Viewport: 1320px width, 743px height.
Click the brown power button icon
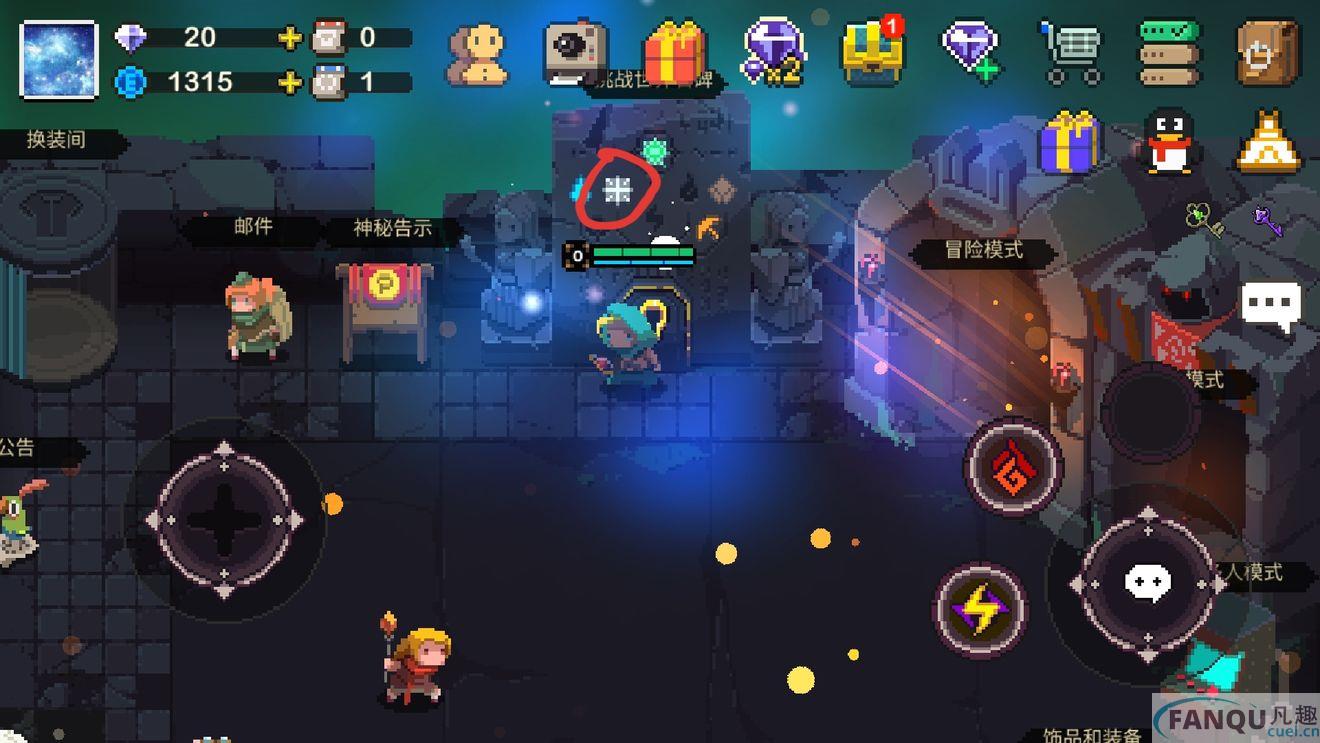pyautogui.click(x=1267, y=51)
